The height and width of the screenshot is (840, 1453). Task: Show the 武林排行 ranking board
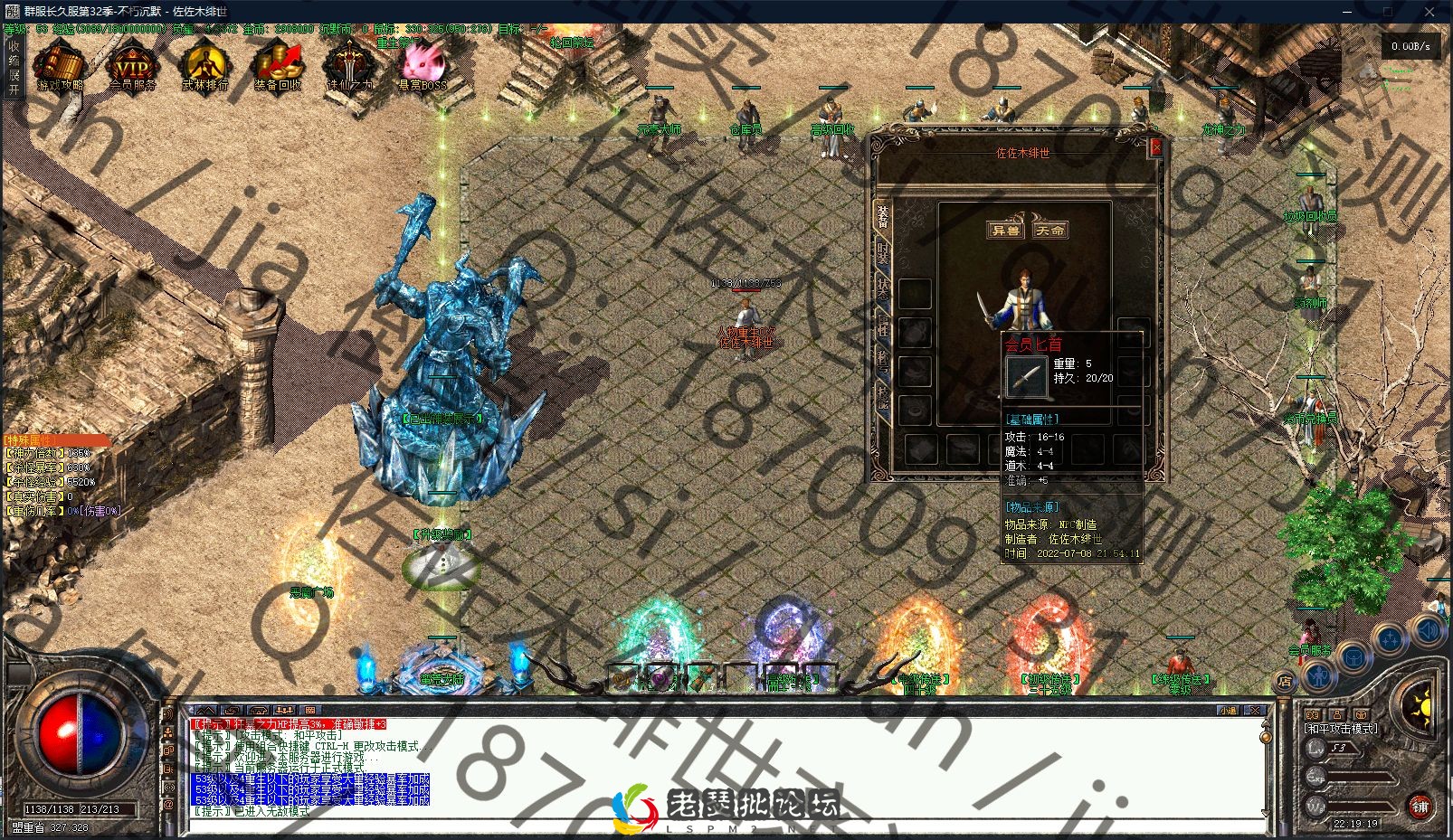[x=205, y=66]
